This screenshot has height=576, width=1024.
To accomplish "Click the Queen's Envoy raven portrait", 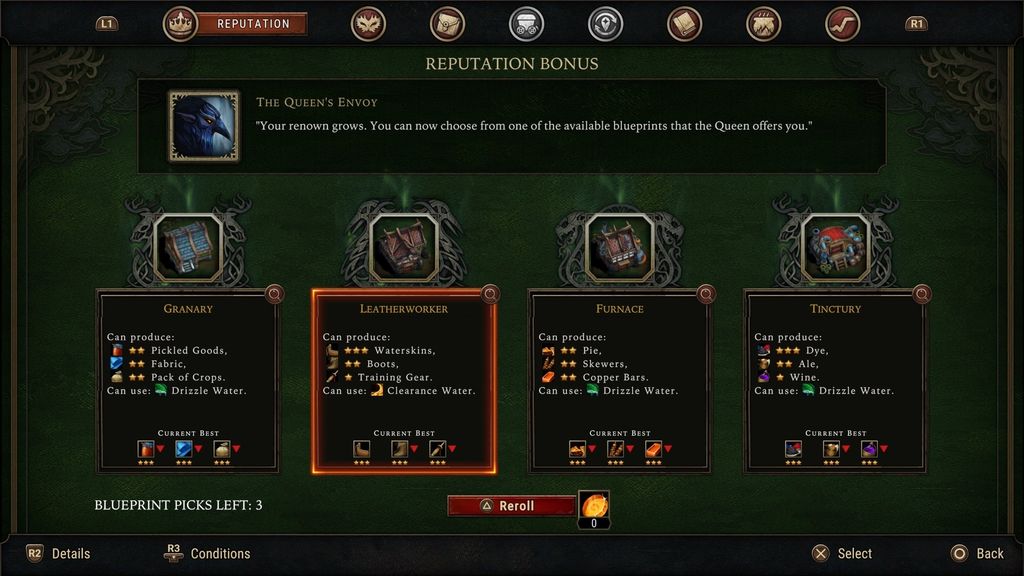I will (204, 126).
